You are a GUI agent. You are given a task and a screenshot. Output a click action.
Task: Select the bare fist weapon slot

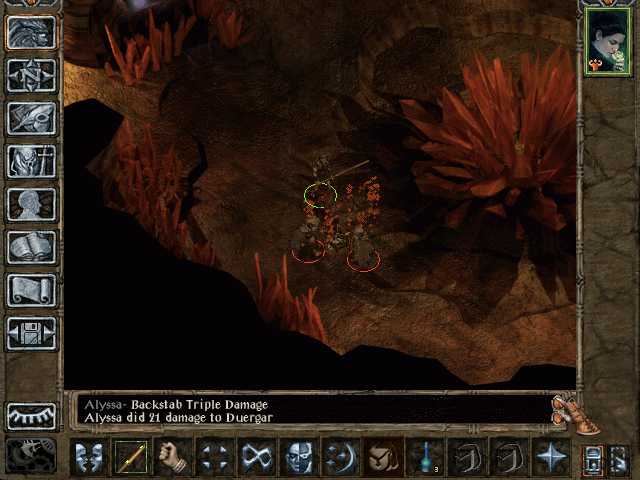[x=173, y=458]
